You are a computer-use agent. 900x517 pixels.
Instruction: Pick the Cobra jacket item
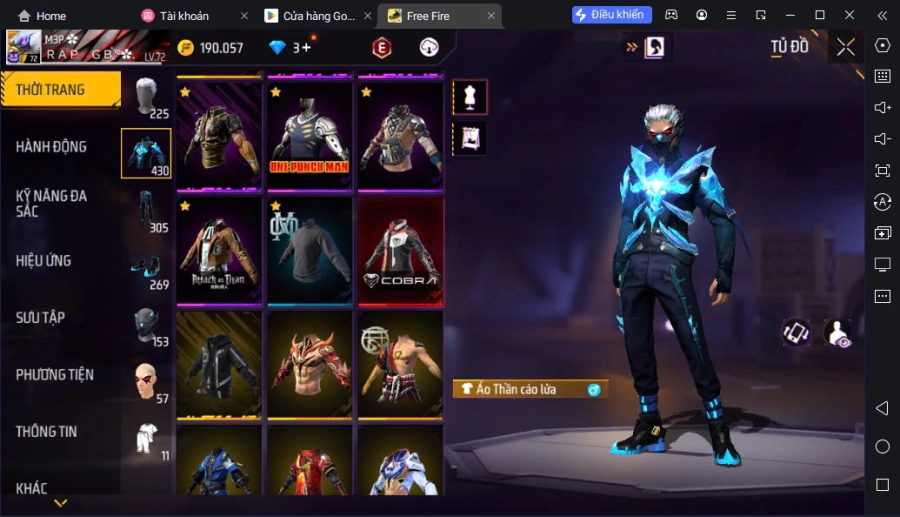tap(400, 249)
